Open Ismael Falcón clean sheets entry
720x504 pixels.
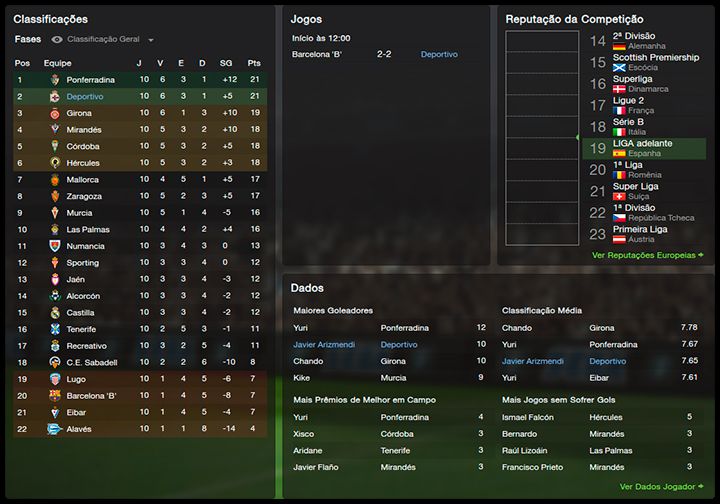coord(527,417)
